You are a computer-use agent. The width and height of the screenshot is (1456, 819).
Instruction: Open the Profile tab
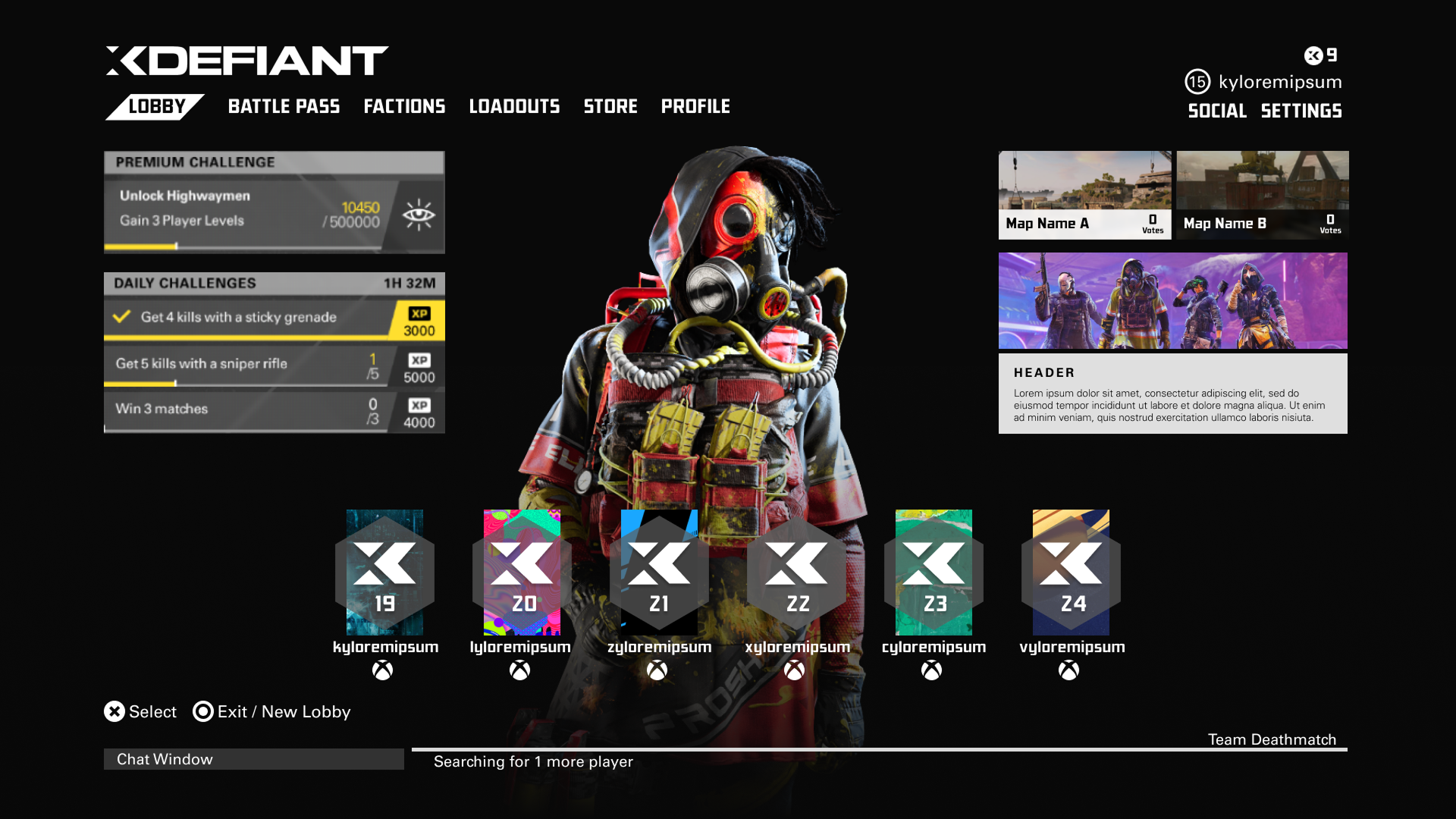[695, 107]
